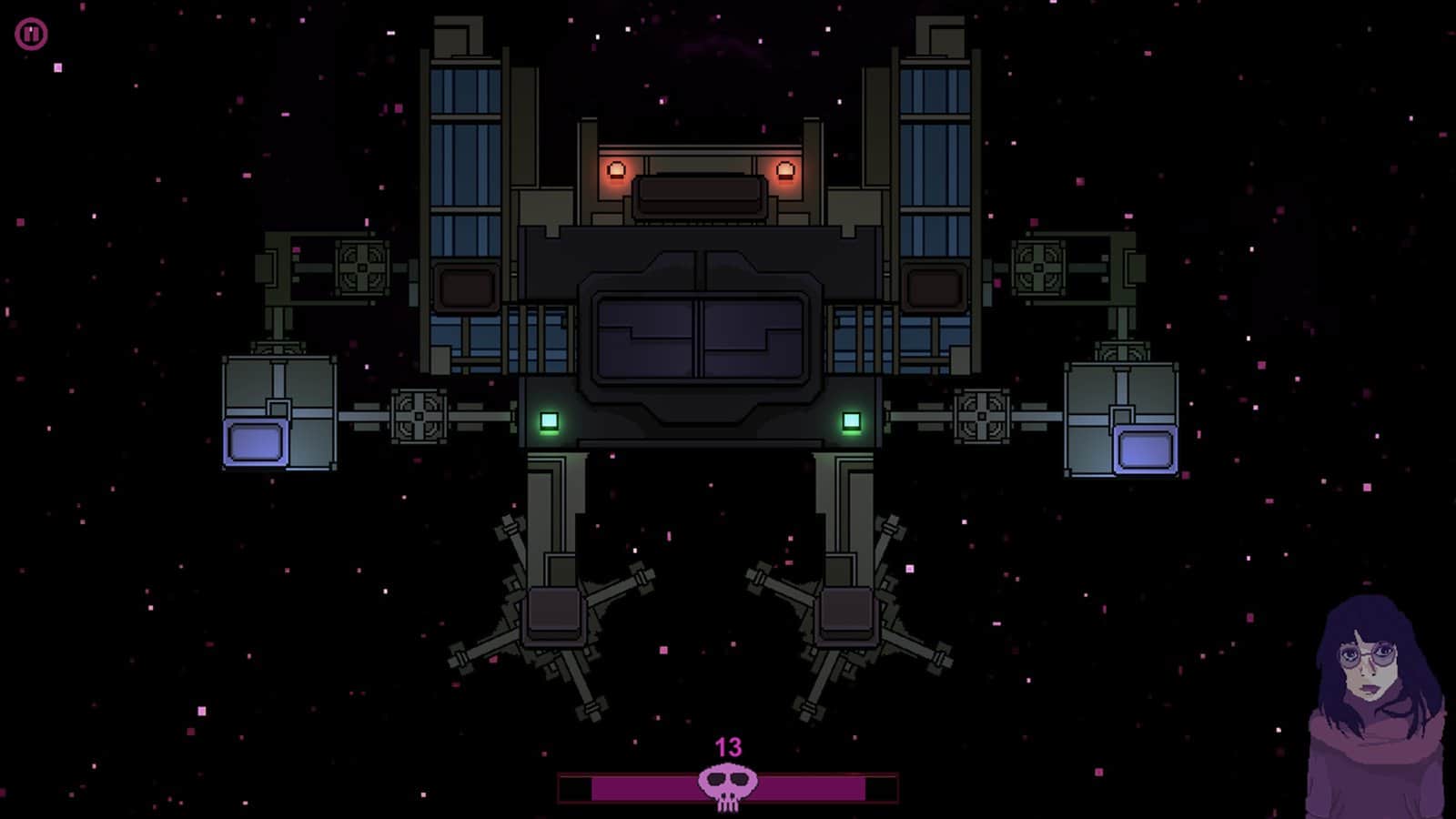Pause the game with the circular pause button
Screen dimensions: 1456x819
tap(31, 35)
